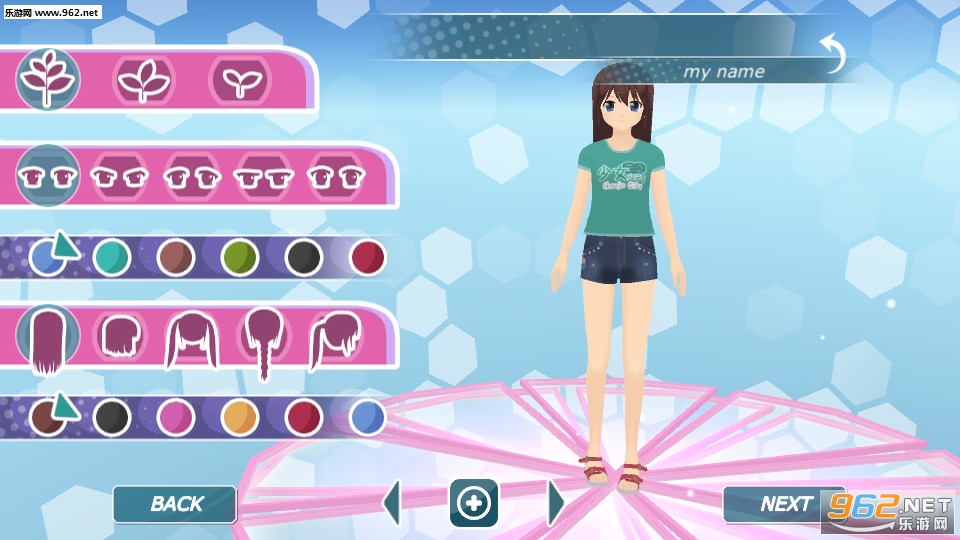Select the large leafy plant icon

[x=48, y=78]
